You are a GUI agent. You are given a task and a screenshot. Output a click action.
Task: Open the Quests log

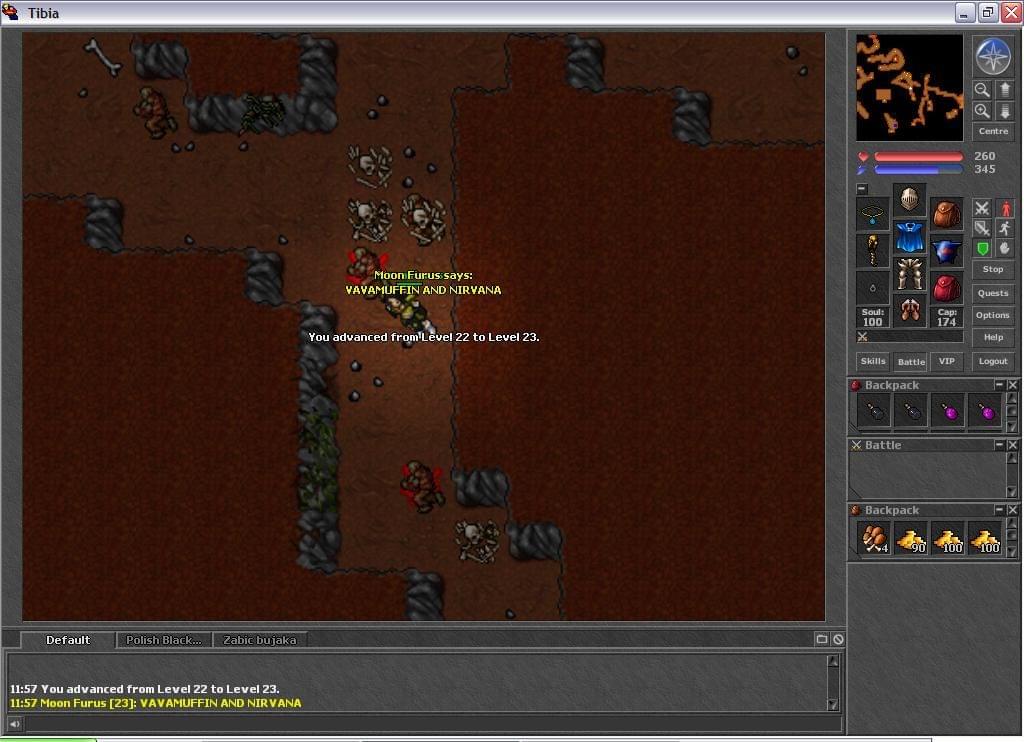pyautogui.click(x=993, y=293)
